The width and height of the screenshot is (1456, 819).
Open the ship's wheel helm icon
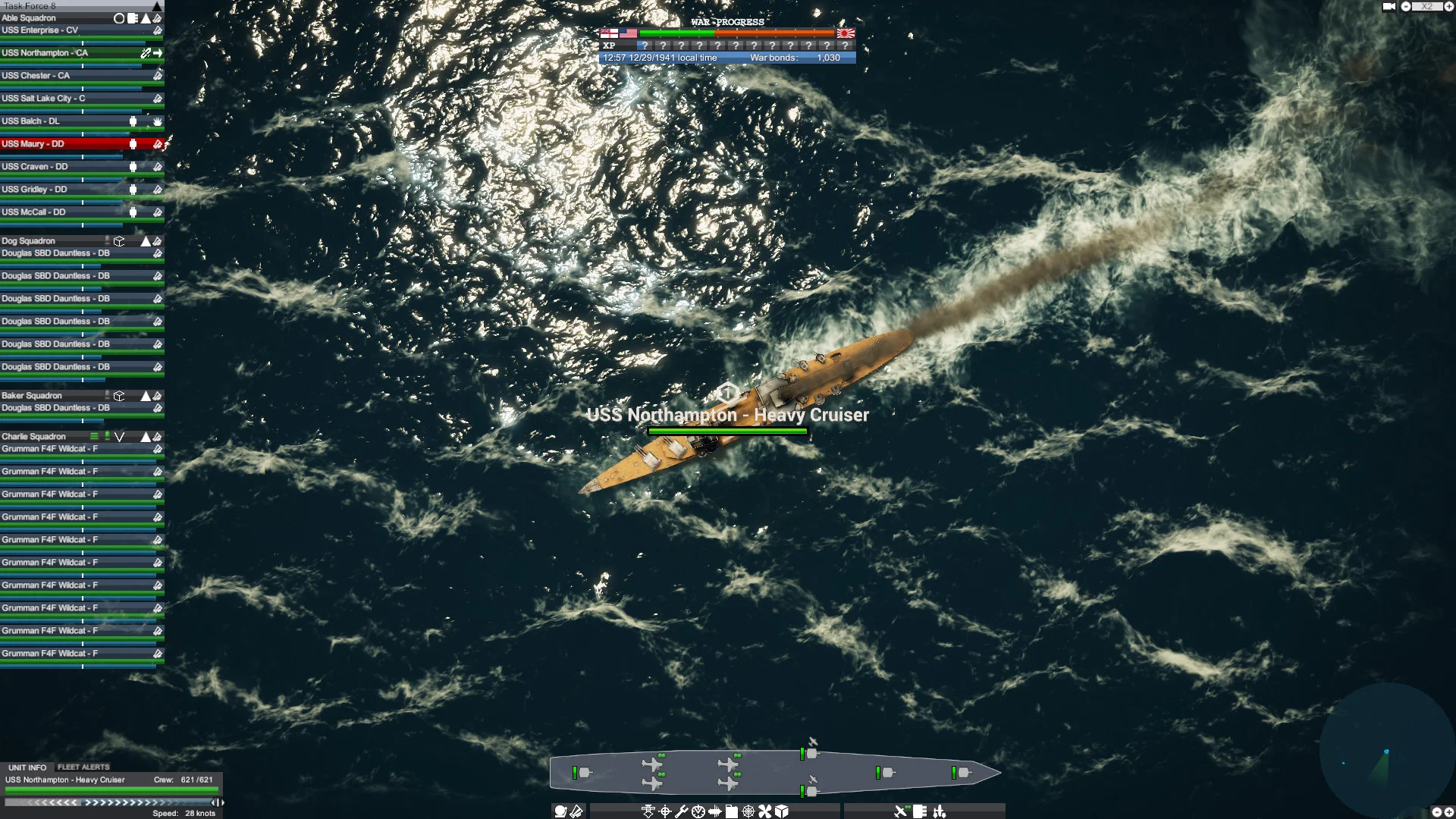tap(748, 811)
